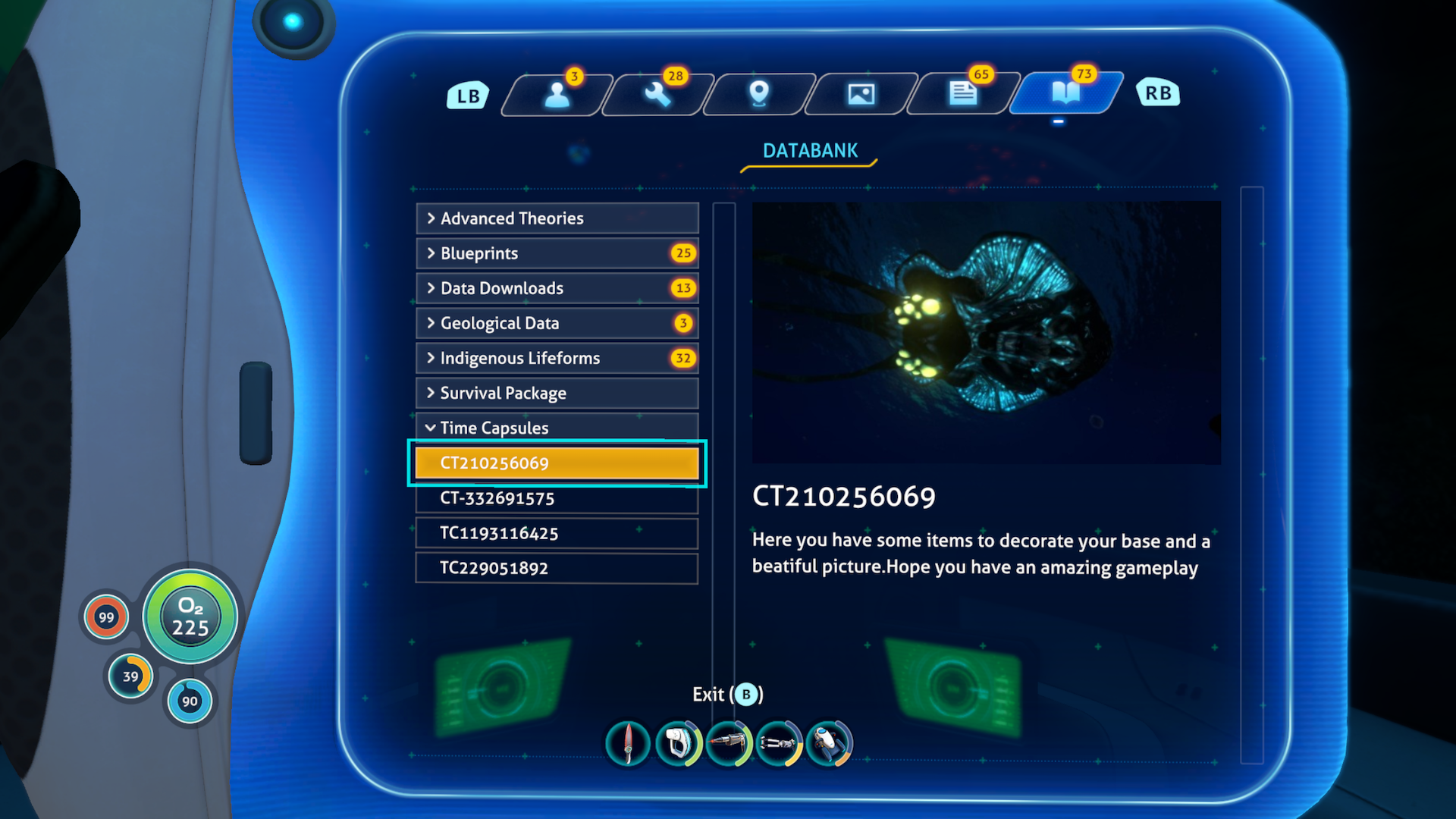Open blueprints via the wrench icon
This screenshot has width=1456, height=819.
(x=657, y=93)
